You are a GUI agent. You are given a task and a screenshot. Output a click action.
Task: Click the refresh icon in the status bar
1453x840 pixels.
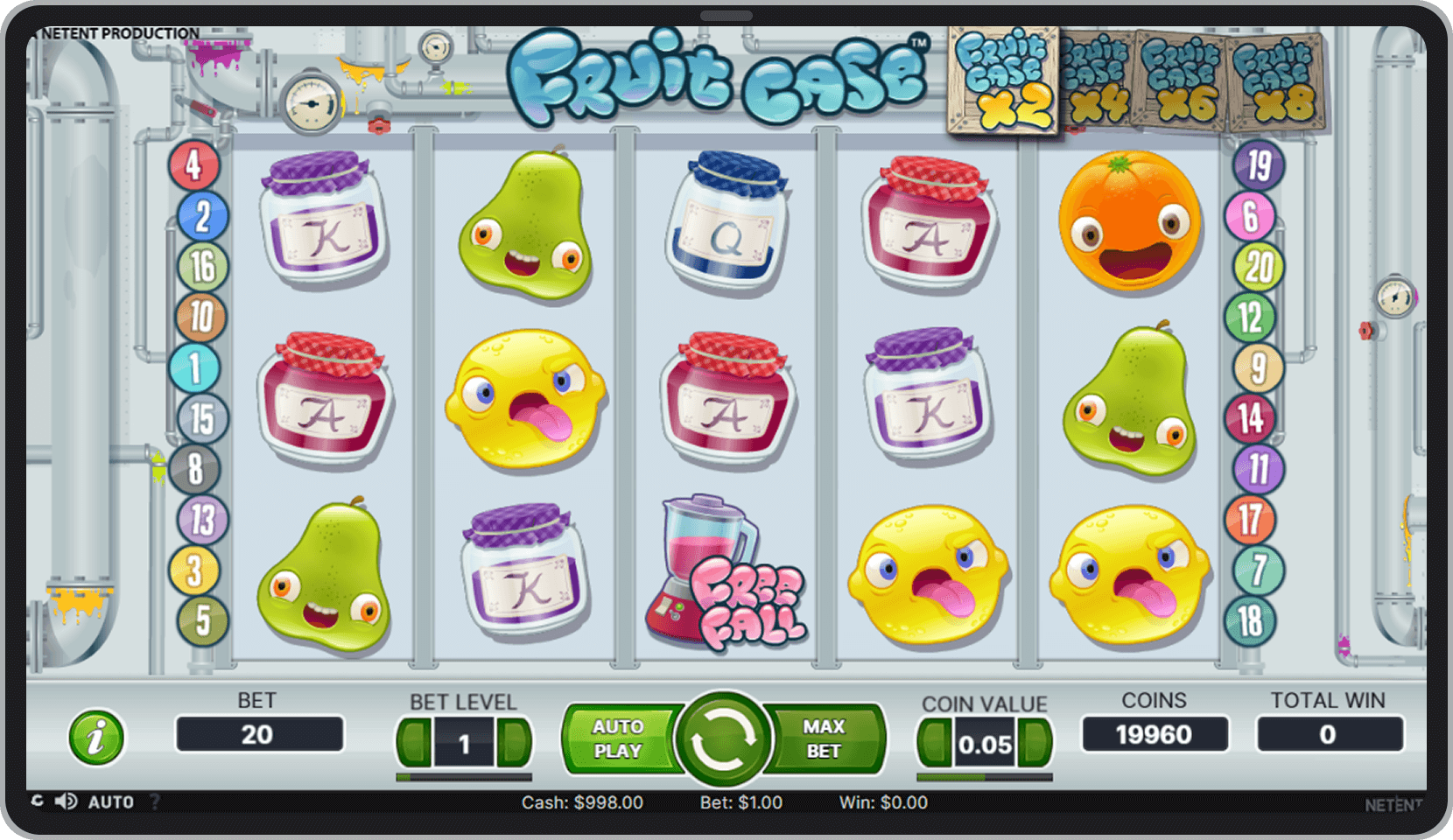pos(36,801)
